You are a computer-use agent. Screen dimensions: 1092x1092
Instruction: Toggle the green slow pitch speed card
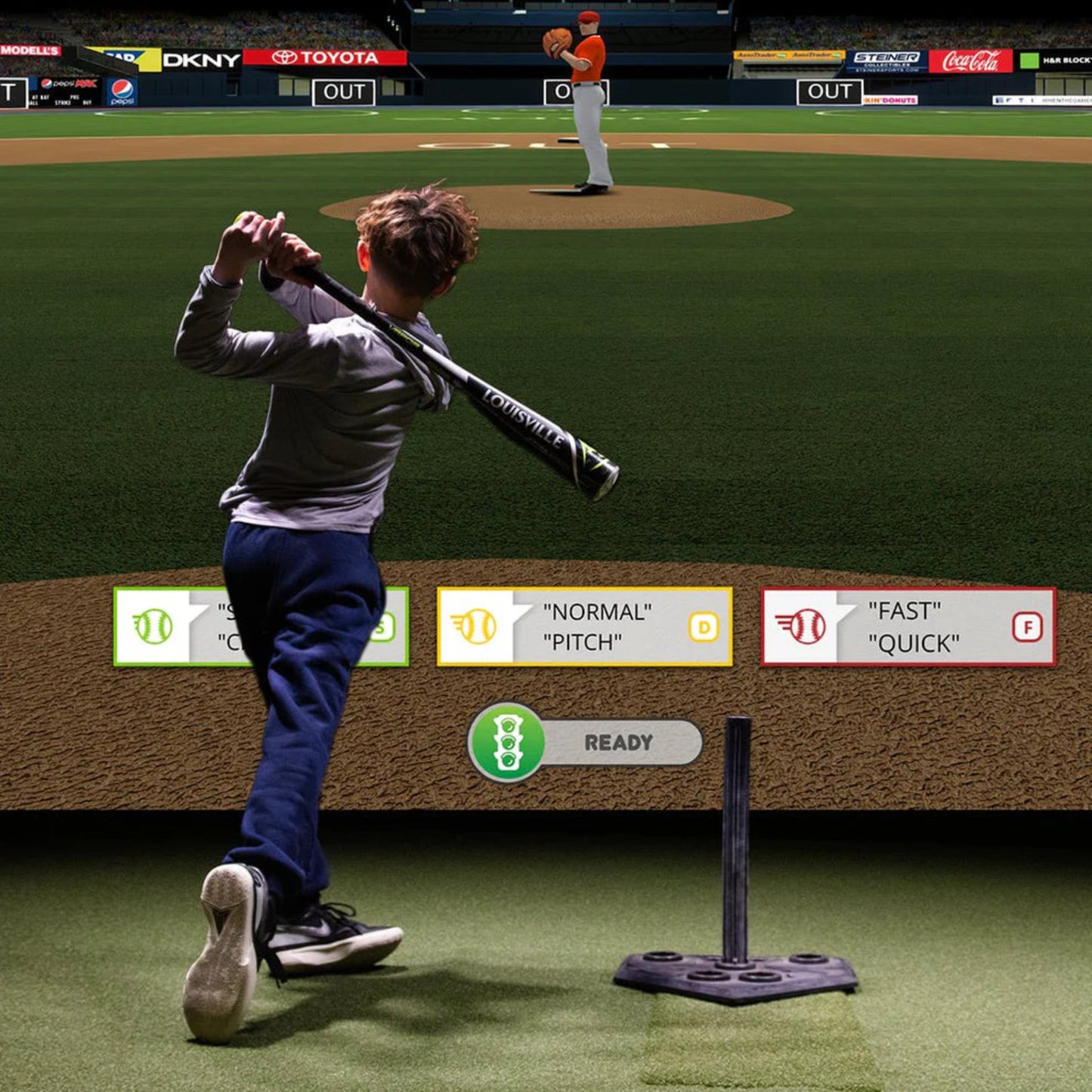tap(189, 626)
